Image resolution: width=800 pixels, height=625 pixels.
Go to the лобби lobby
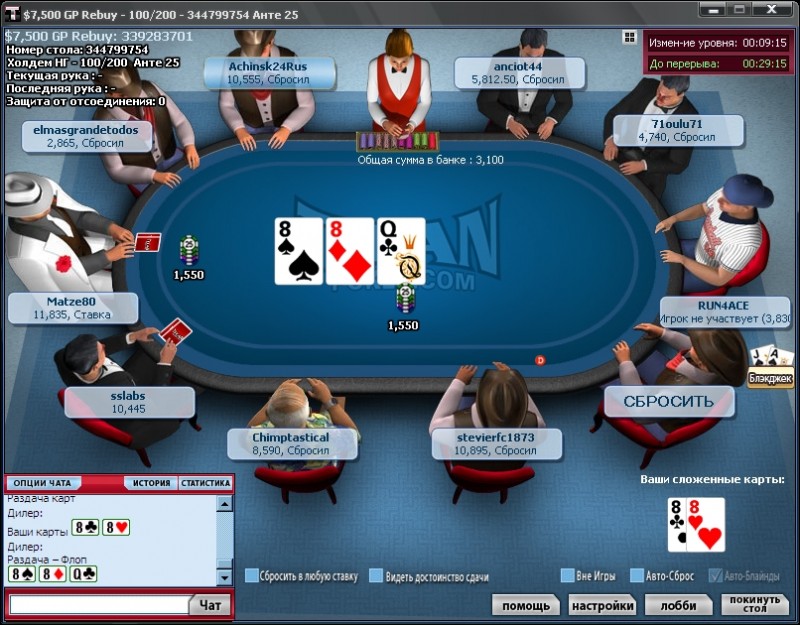coord(678,605)
